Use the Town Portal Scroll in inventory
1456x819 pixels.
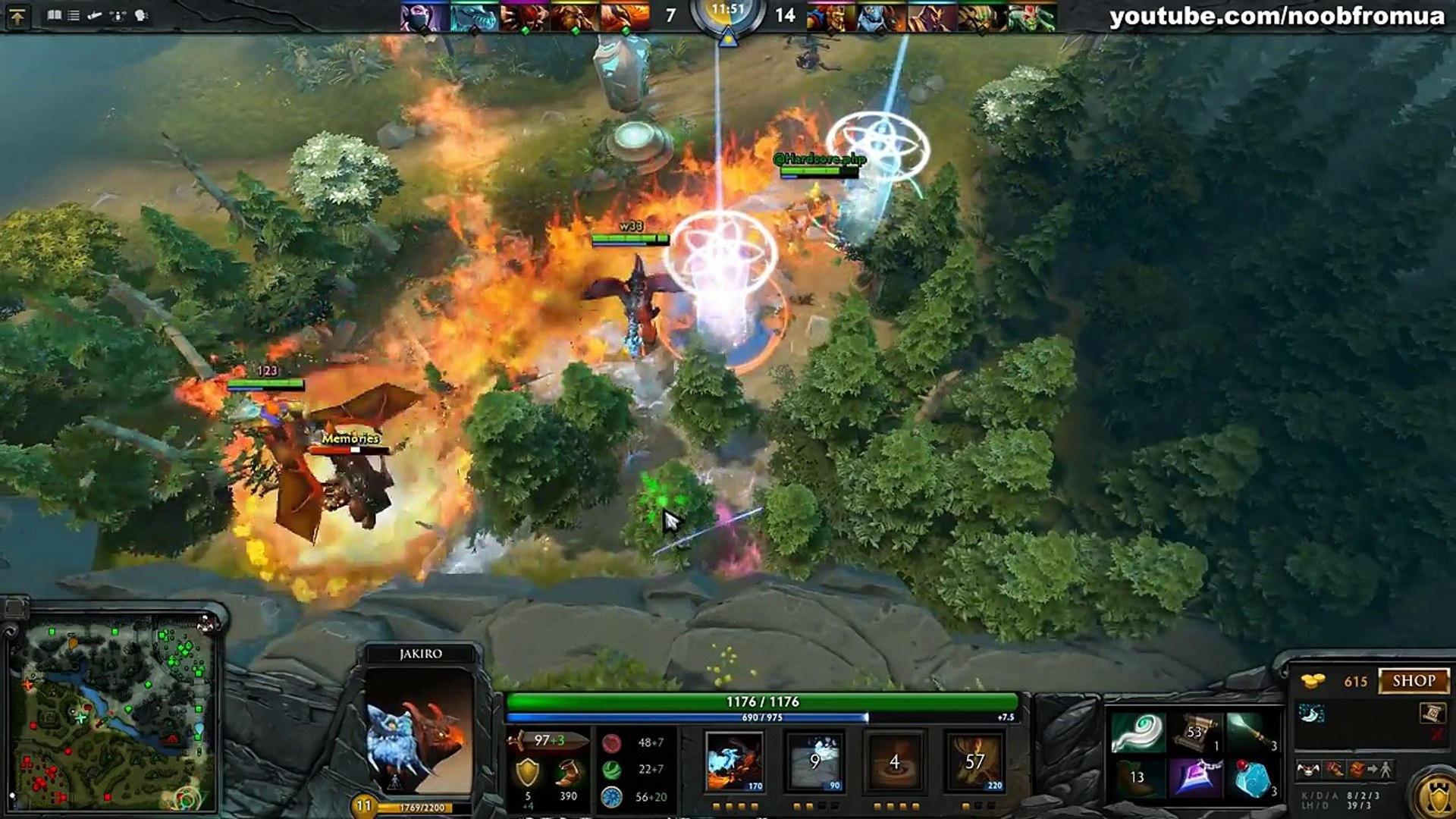point(1195,733)
